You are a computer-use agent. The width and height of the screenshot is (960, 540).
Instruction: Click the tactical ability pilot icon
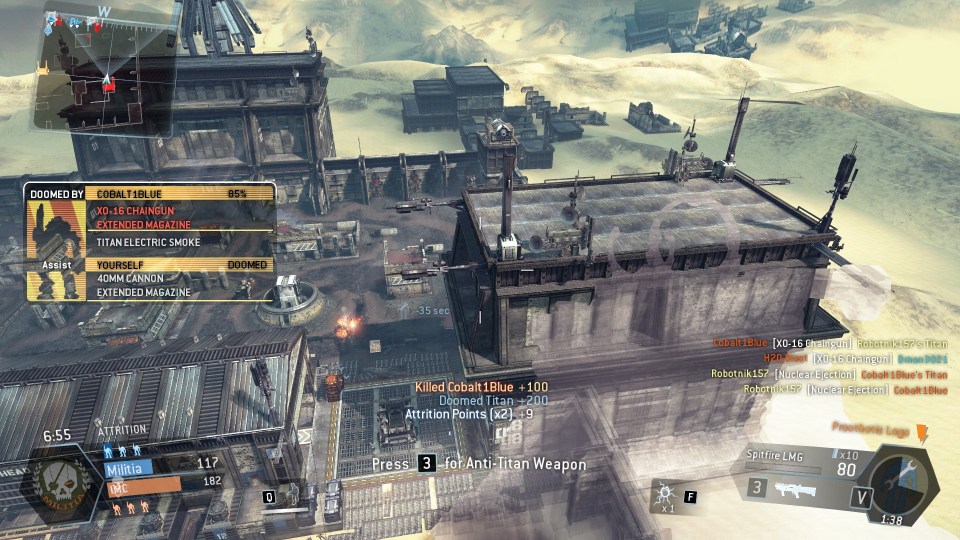pos(296,493)
